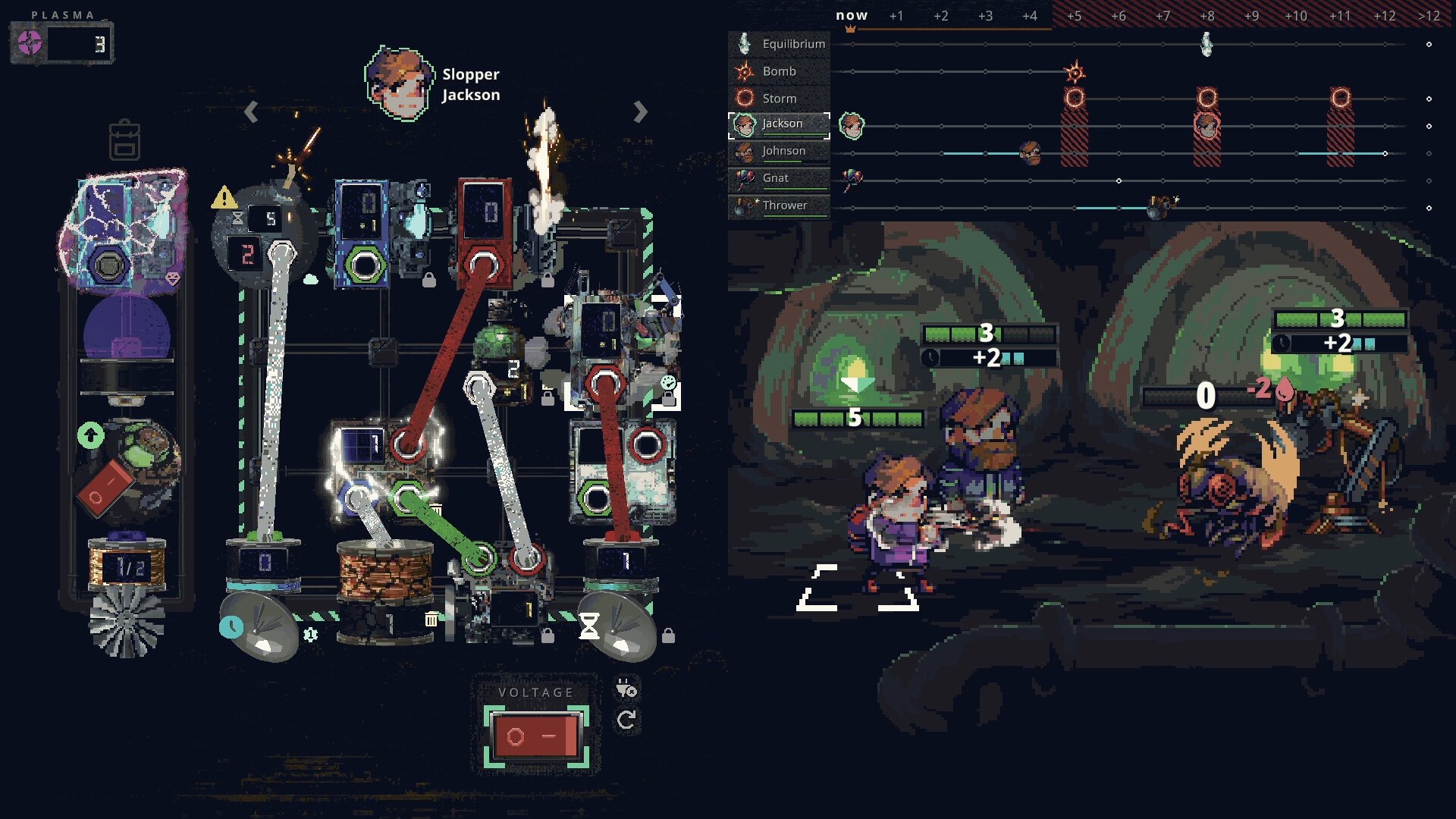Click the left chevron beside Slopper Jackson's portrait
The width and height of the screenshot is (1456, 819).
pos(251,112)
